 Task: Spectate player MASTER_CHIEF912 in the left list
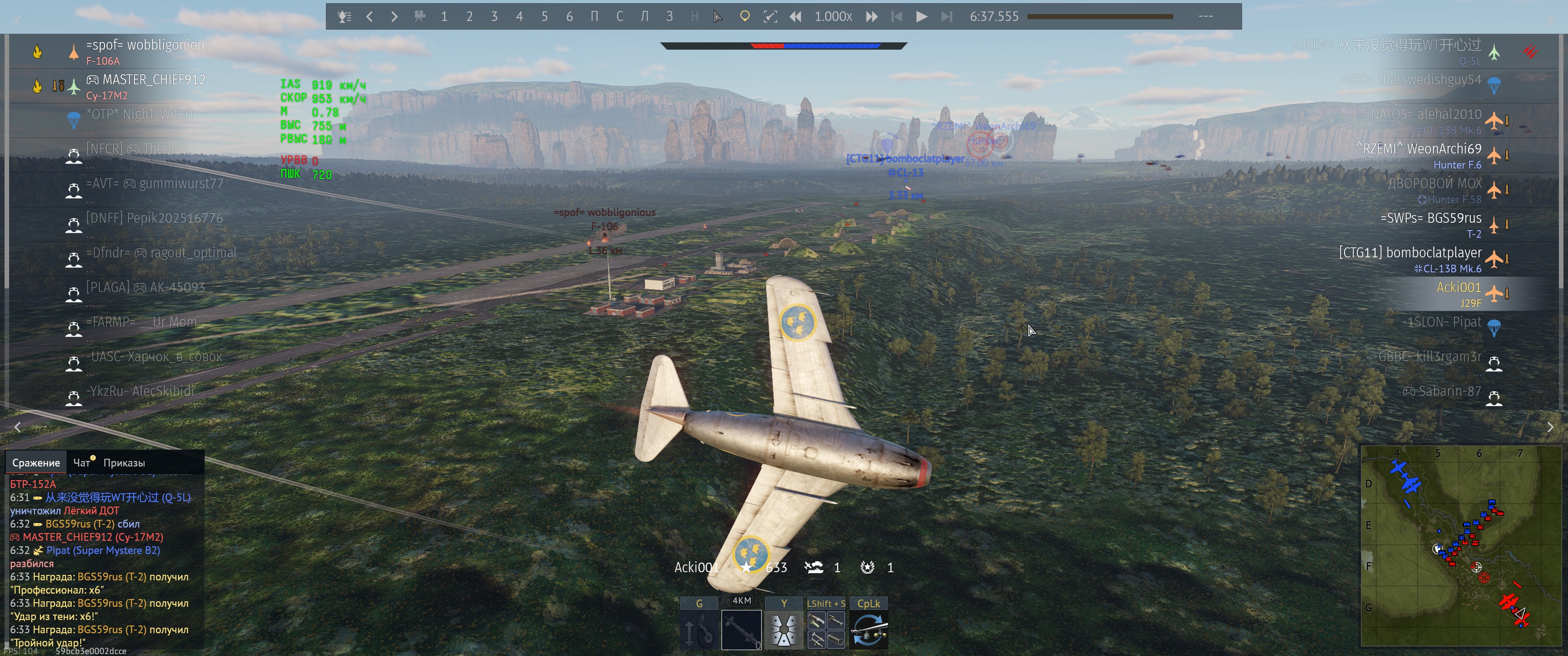[x=154, y=80]
